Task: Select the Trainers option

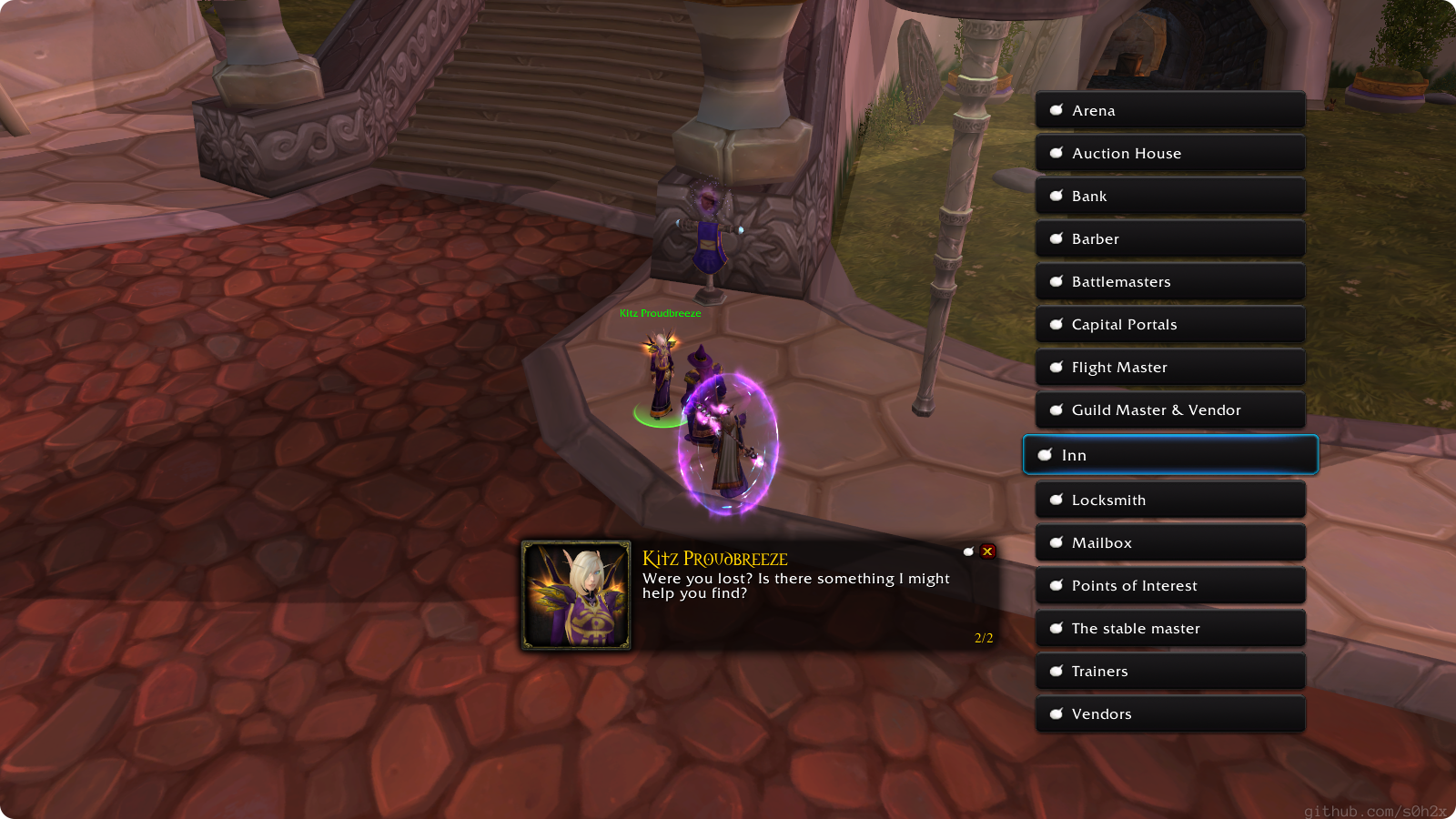Action: (1169, 671)
